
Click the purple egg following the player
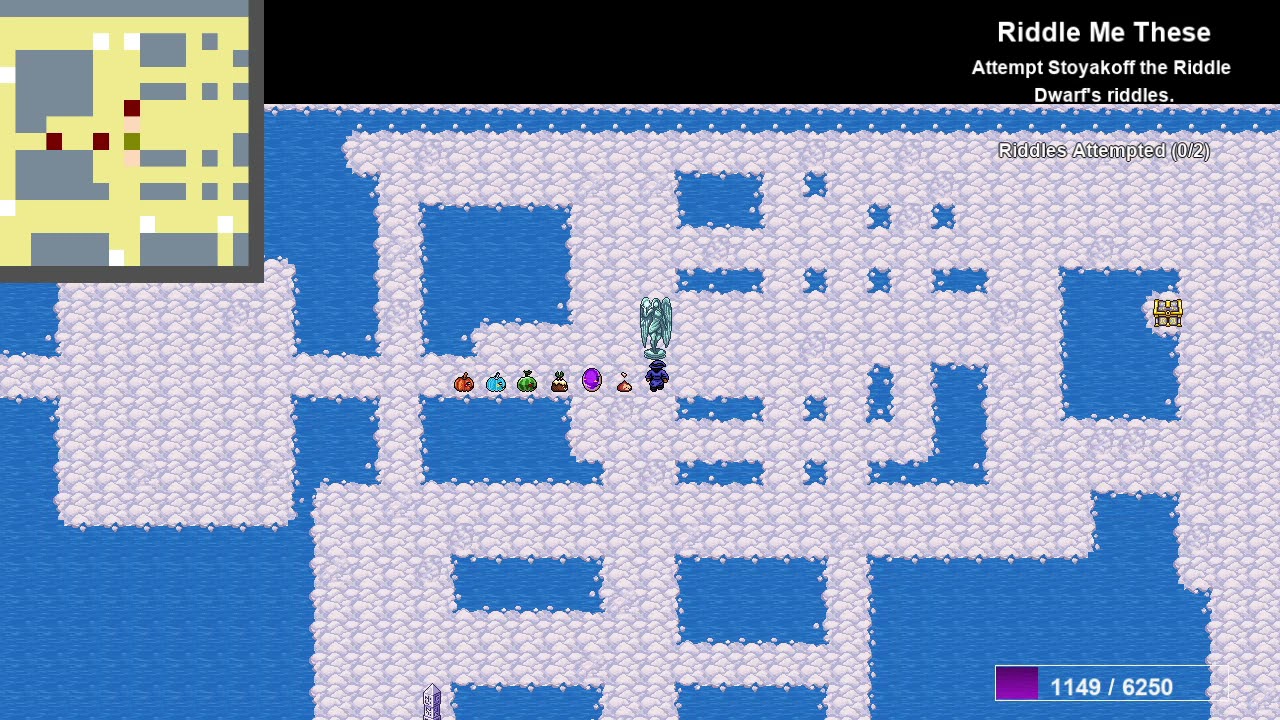pos(591,378)
